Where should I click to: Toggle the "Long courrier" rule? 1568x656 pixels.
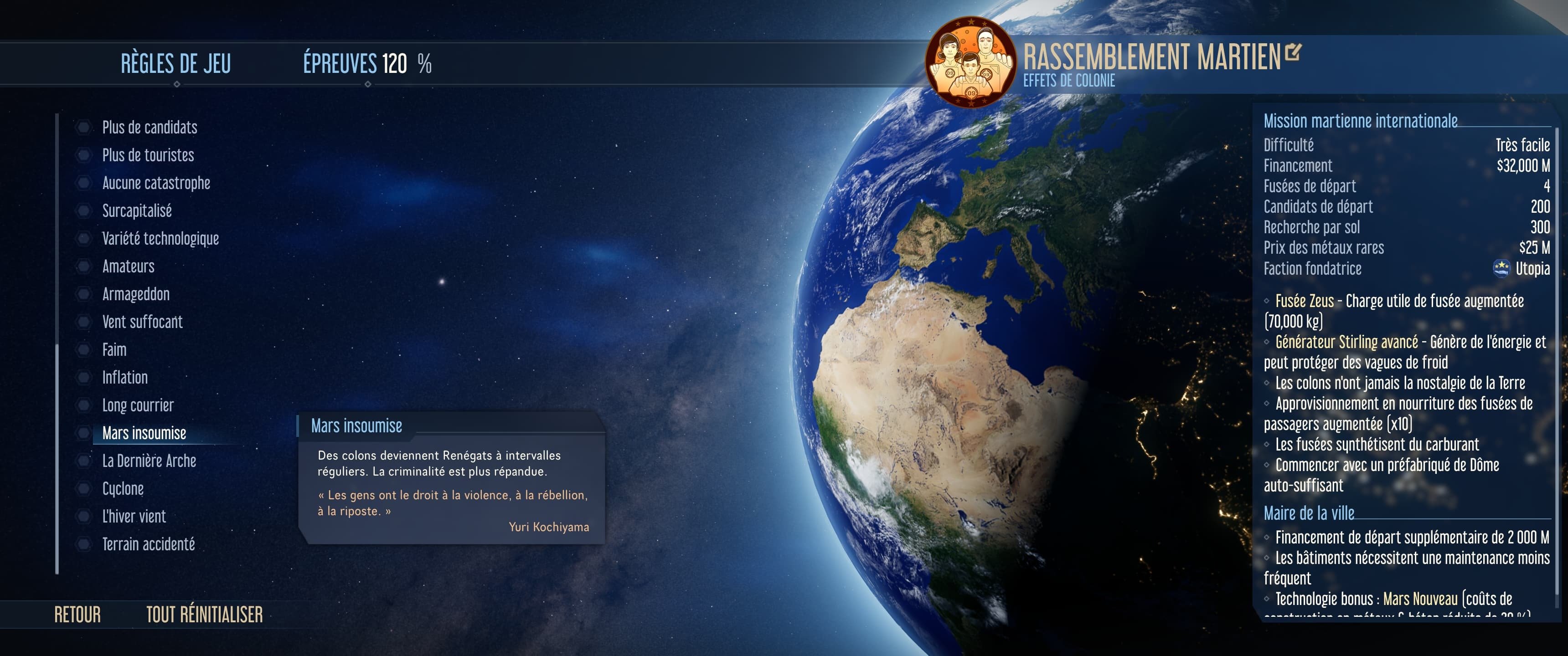coord(138,405)
